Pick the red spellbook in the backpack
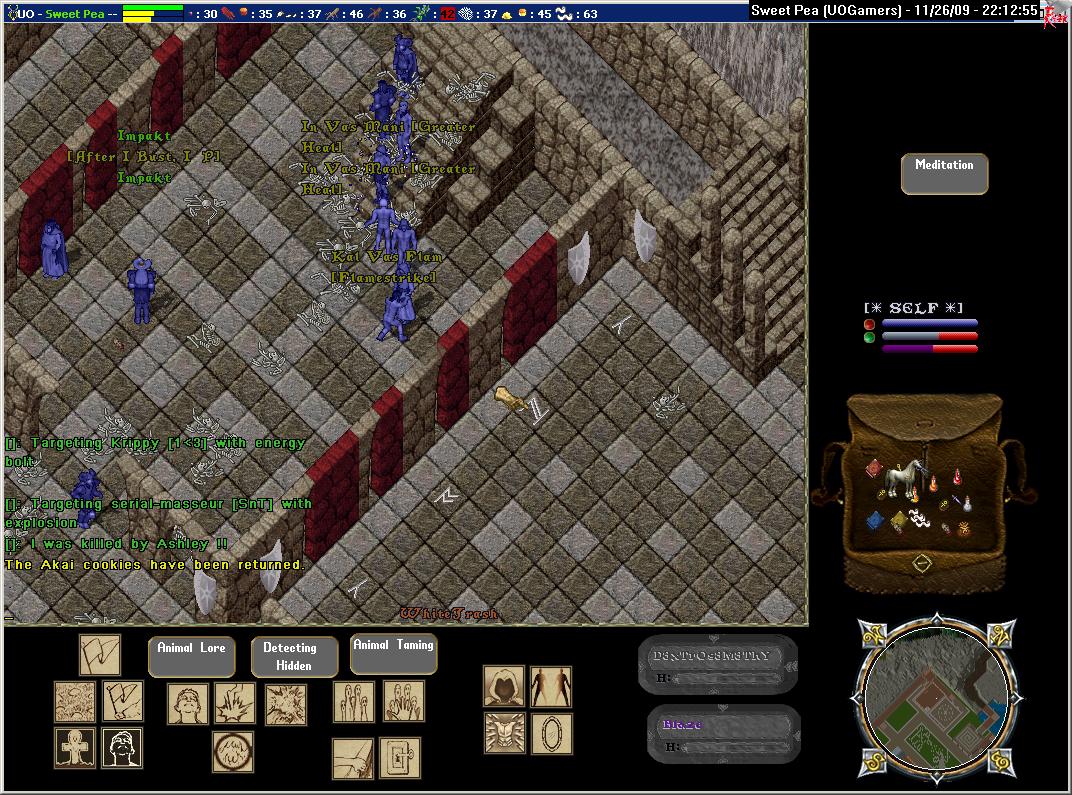 coord(874,470)
